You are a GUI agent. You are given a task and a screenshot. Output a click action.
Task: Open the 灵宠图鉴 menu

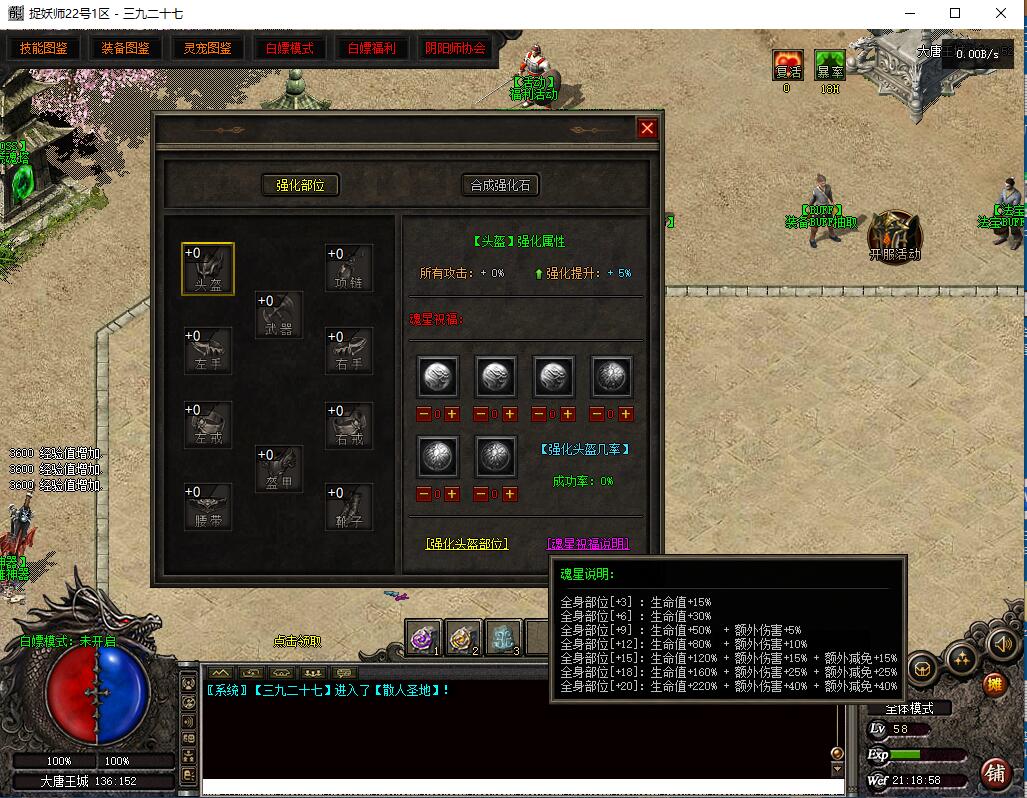(x=207, y=48)
